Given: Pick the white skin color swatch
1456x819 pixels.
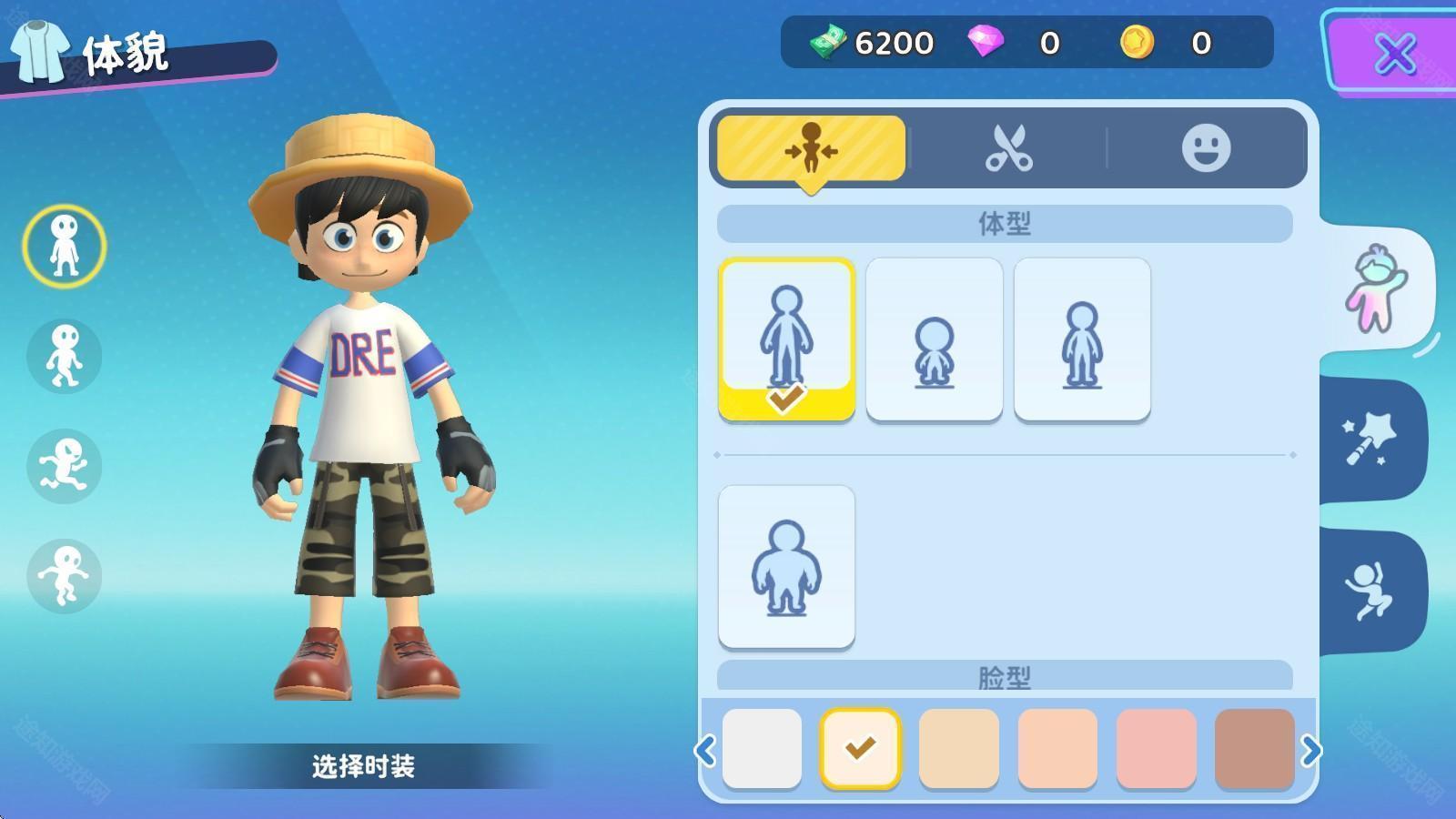Looking at the screenshot, I should click(762, 748).
